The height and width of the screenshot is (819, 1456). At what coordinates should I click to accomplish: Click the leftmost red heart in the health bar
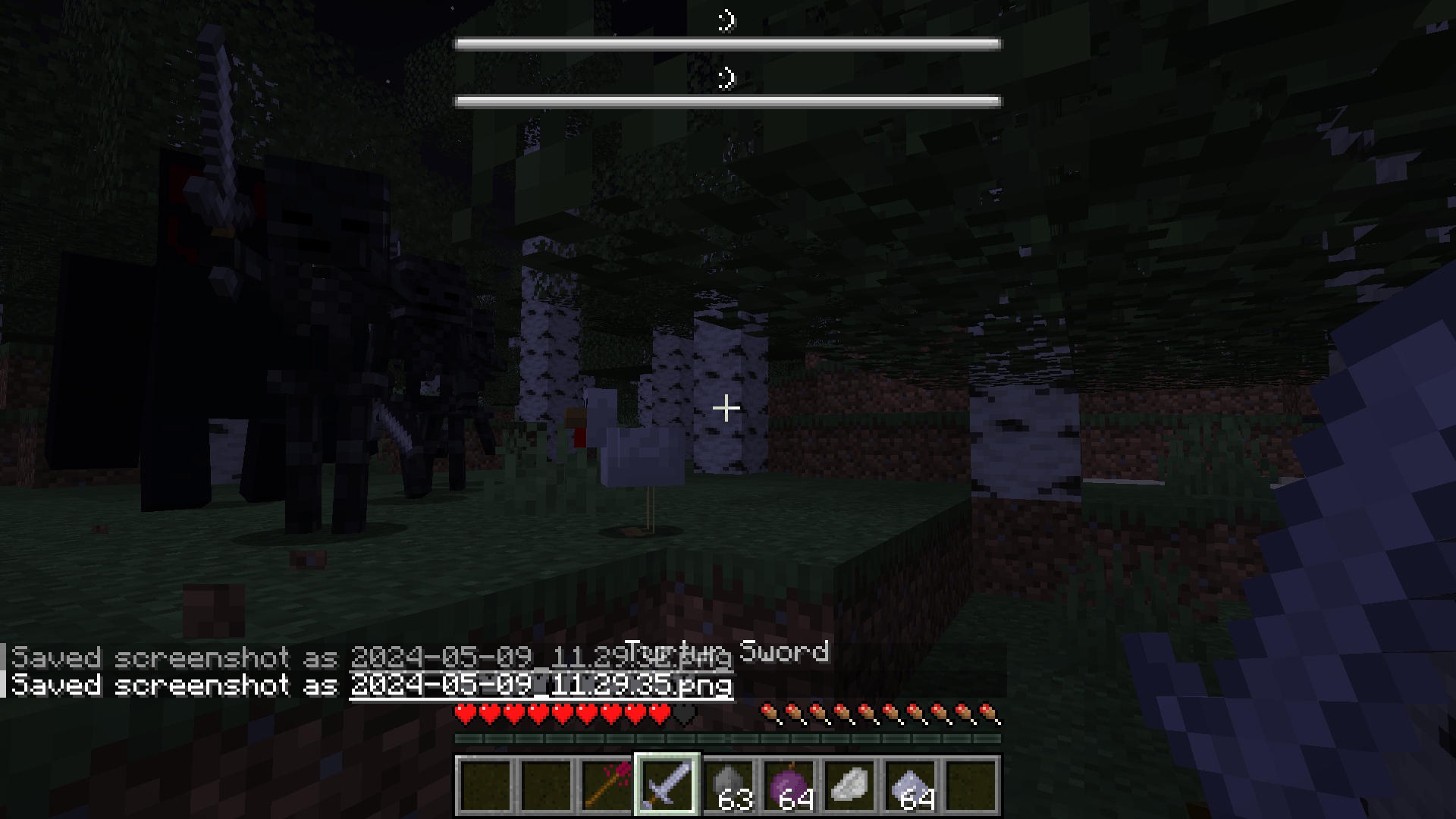(x=463, y=713)
